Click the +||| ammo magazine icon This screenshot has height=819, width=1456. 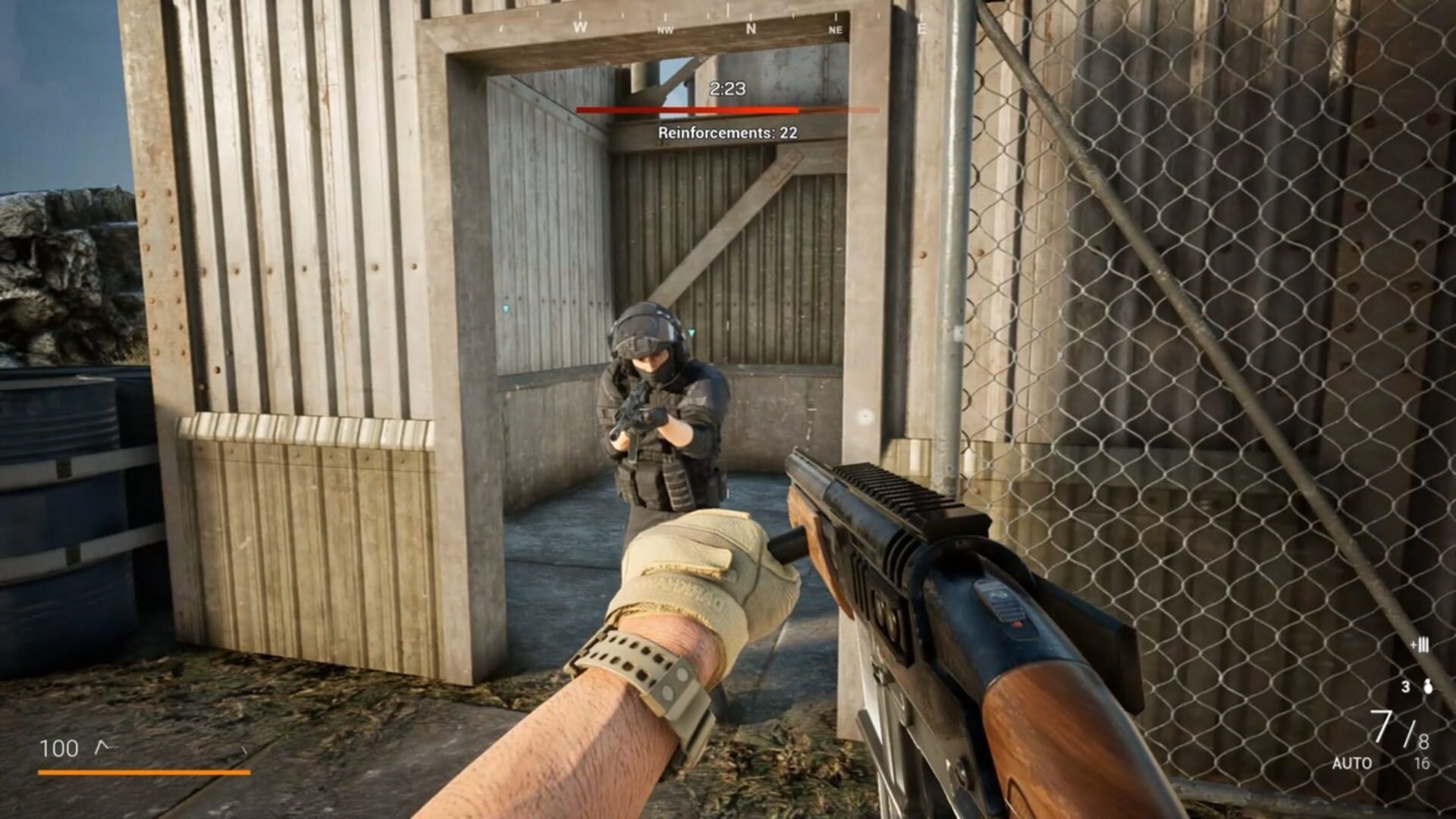point(1420,643)
